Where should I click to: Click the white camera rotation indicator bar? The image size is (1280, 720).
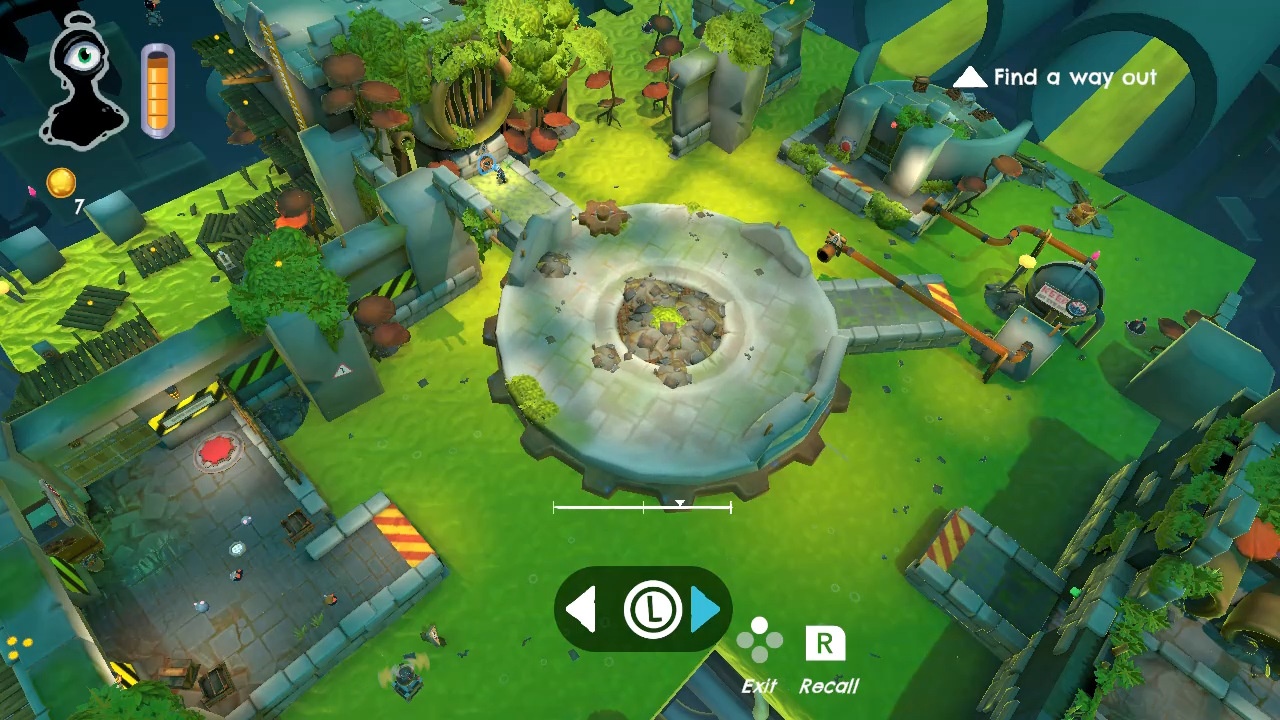pos(642,508)
